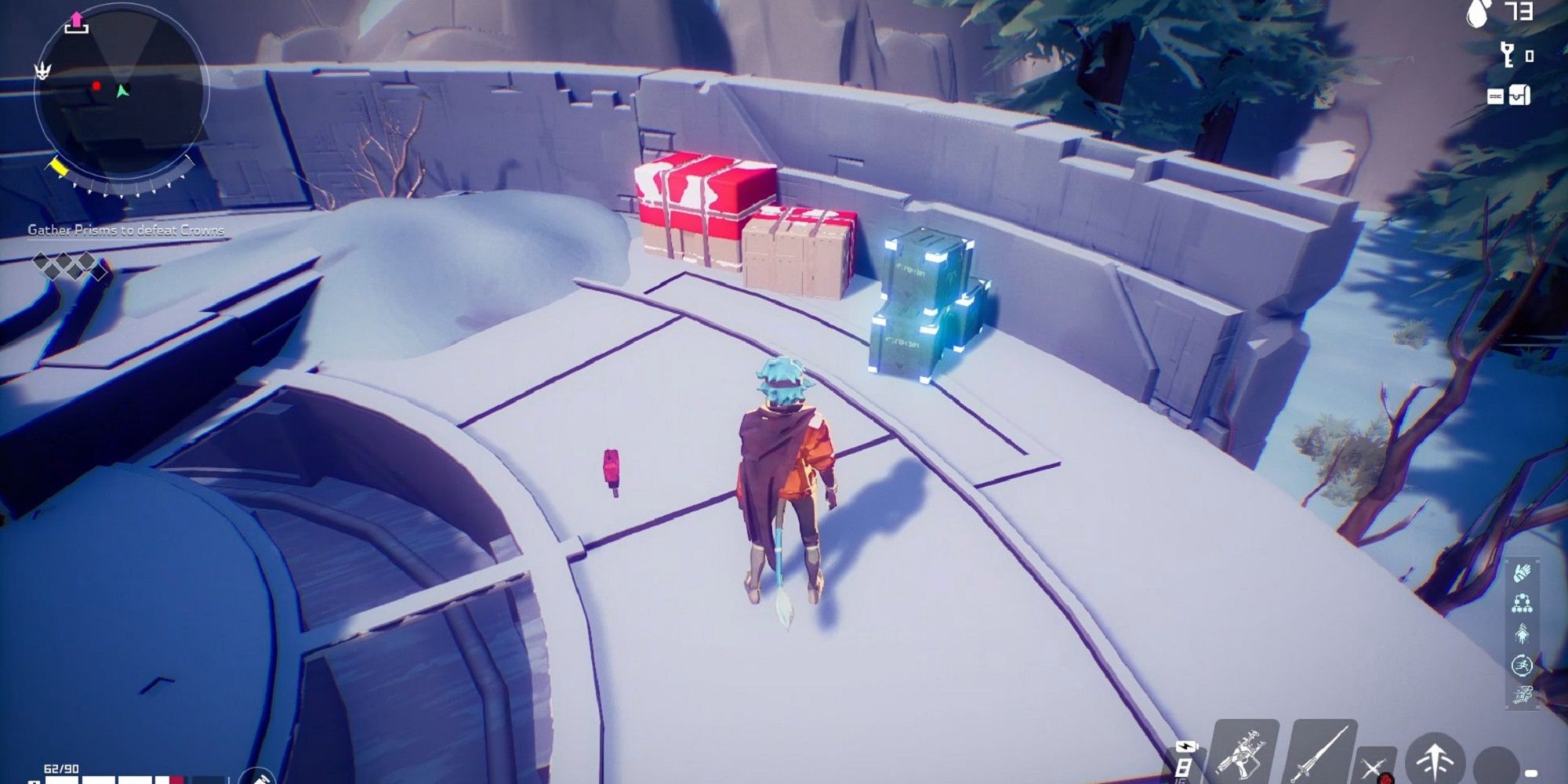Click the gauntlet ability icon atop the sidebar

tap(1521, 572)
